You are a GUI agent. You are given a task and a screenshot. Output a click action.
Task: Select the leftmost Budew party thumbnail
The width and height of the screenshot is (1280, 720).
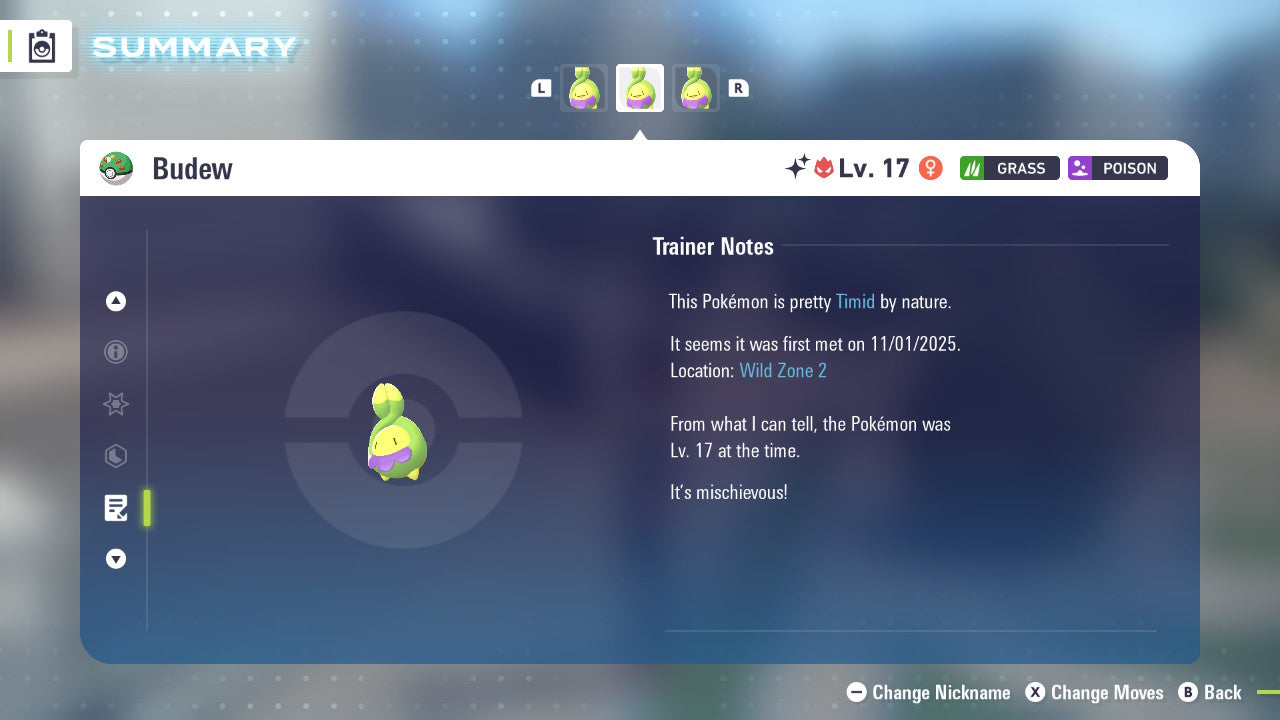click(584, 87)
